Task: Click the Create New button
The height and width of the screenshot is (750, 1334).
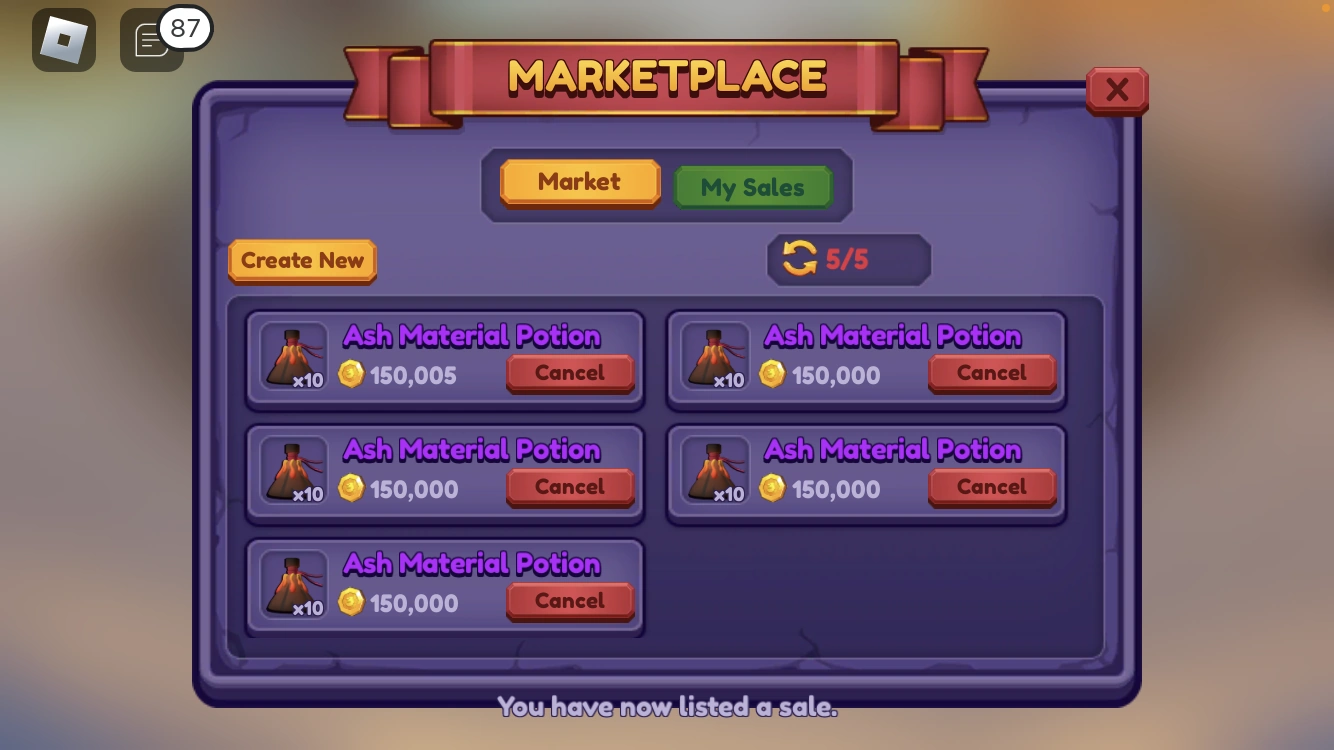Action: tap(301, 260)
